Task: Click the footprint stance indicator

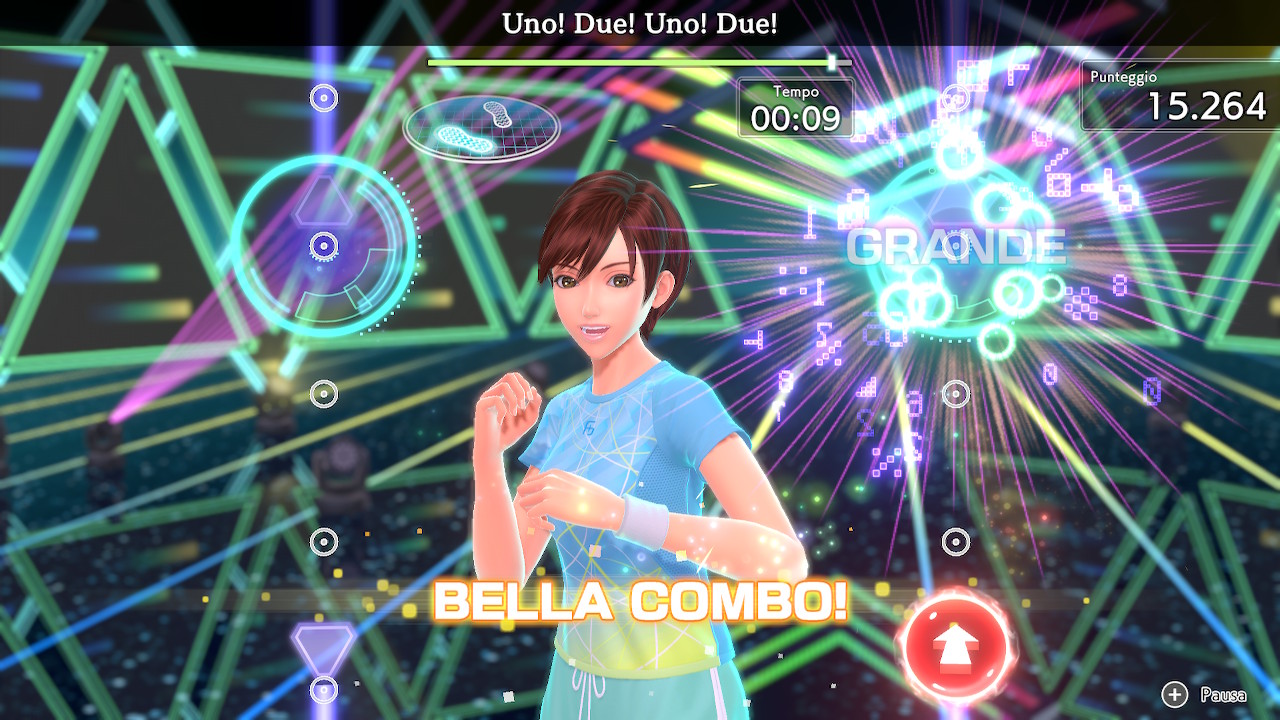Action: 482,127
